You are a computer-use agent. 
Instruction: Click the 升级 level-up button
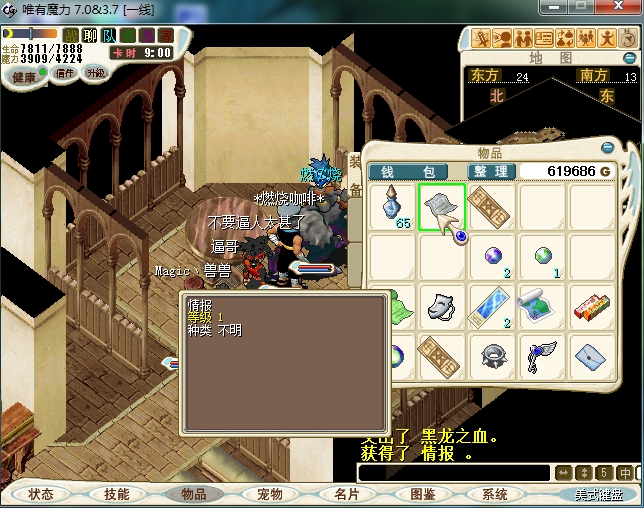[96, 73]
